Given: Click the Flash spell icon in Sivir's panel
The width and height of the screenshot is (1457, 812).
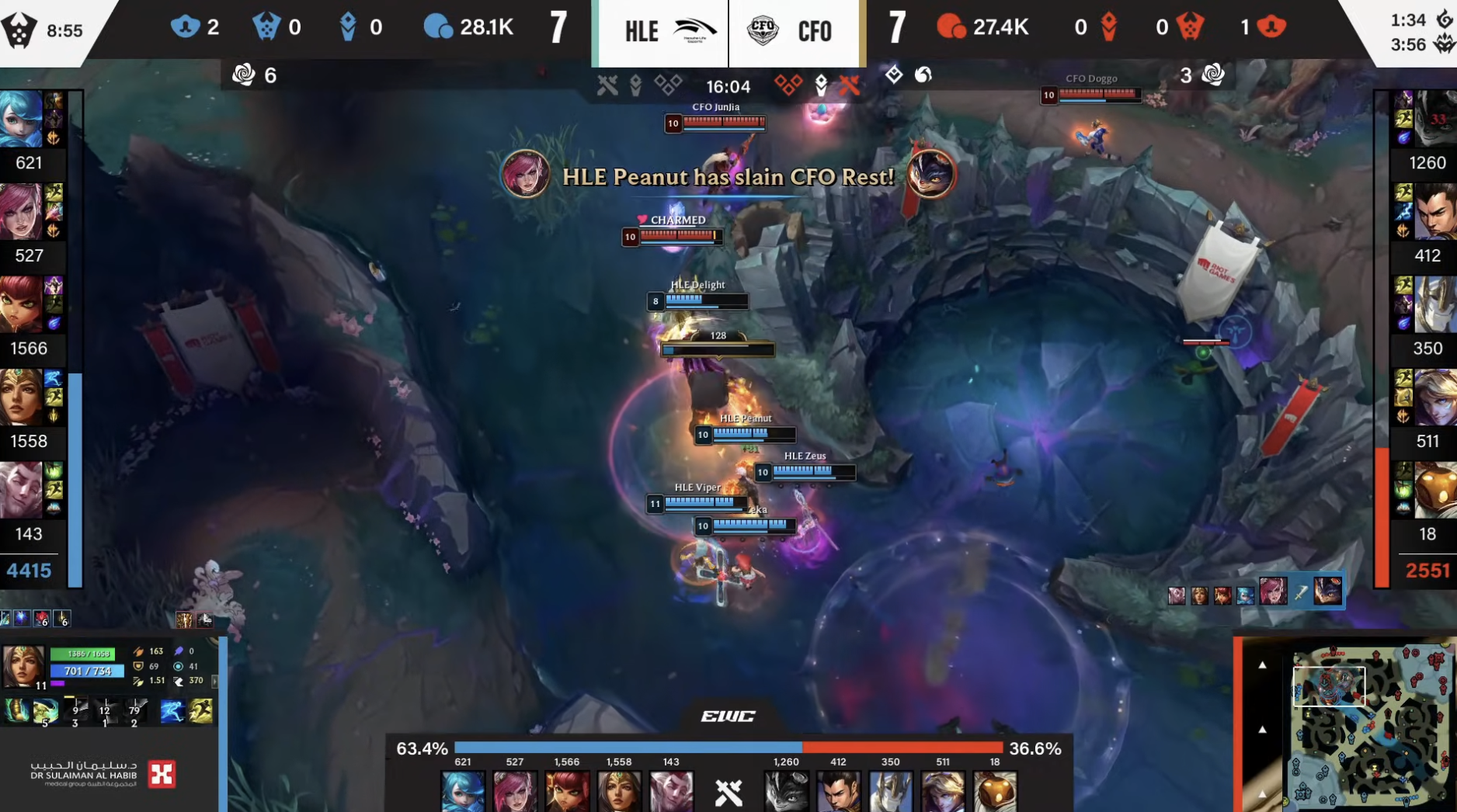Looking at the screenshot, I should (x=200, y=711).
